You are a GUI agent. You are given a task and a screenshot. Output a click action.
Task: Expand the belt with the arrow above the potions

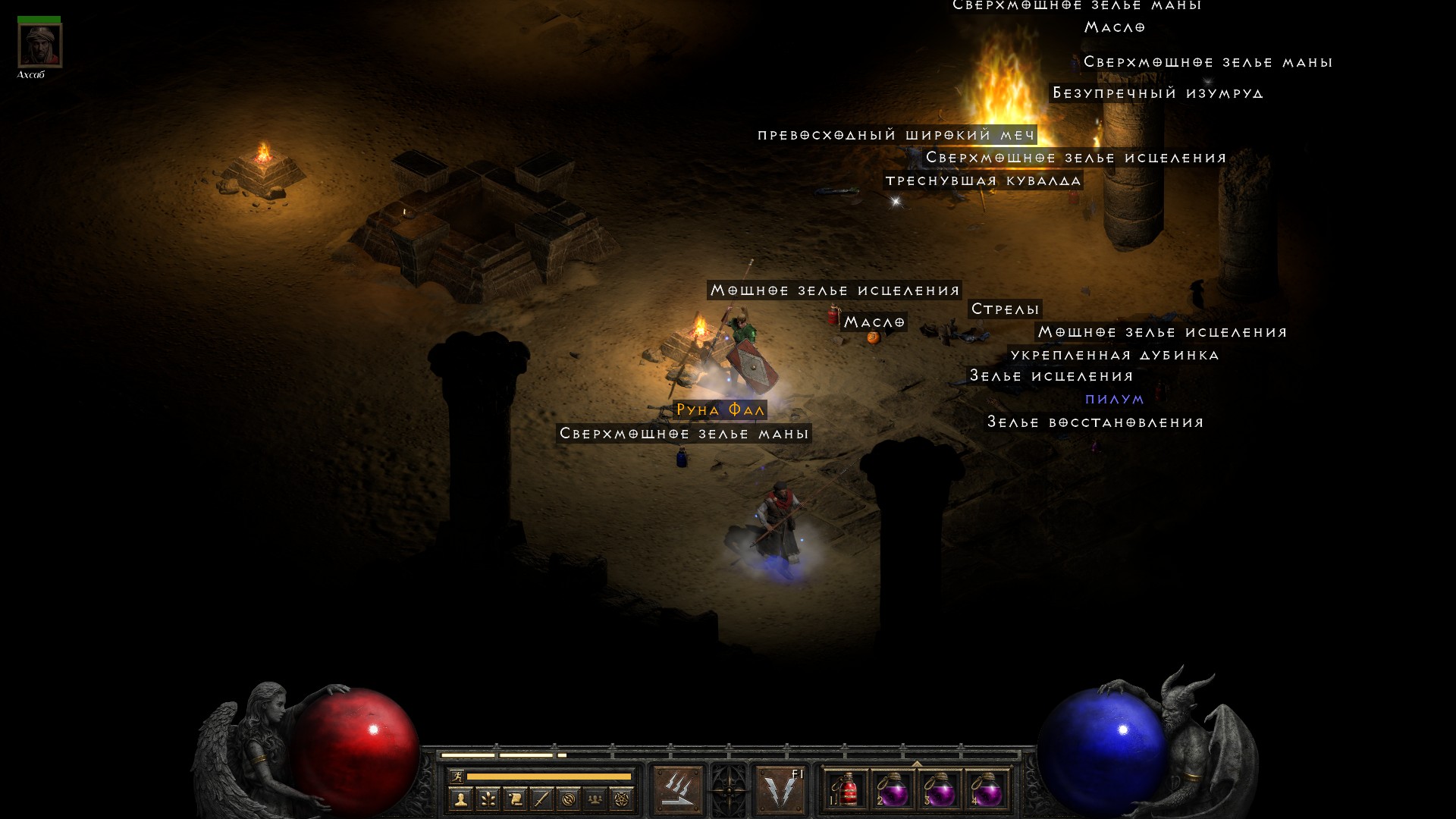(916, 764)
